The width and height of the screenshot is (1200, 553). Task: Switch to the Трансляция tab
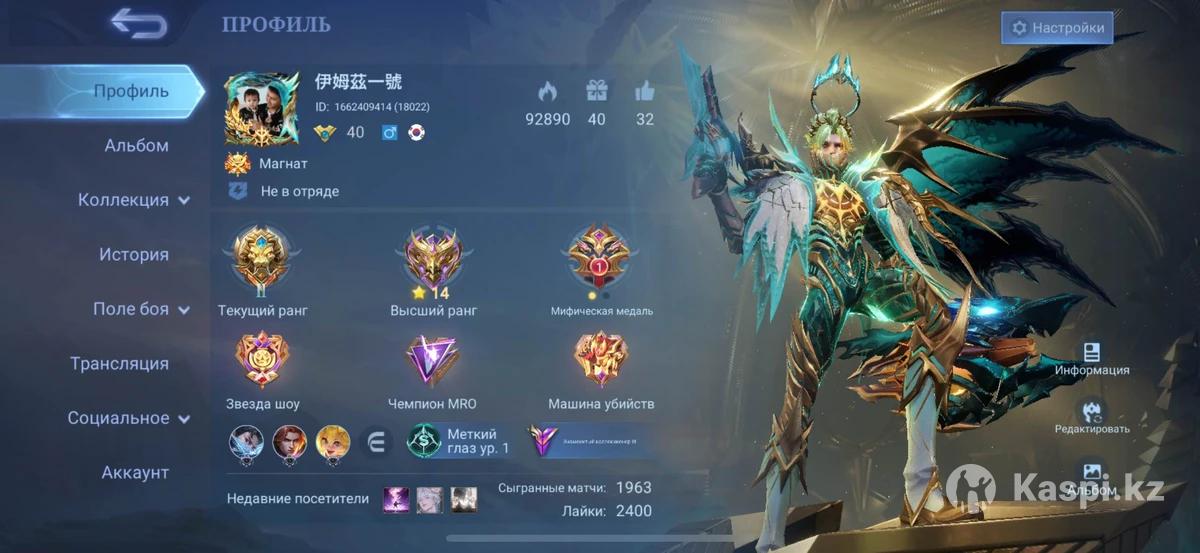[119, 364]
